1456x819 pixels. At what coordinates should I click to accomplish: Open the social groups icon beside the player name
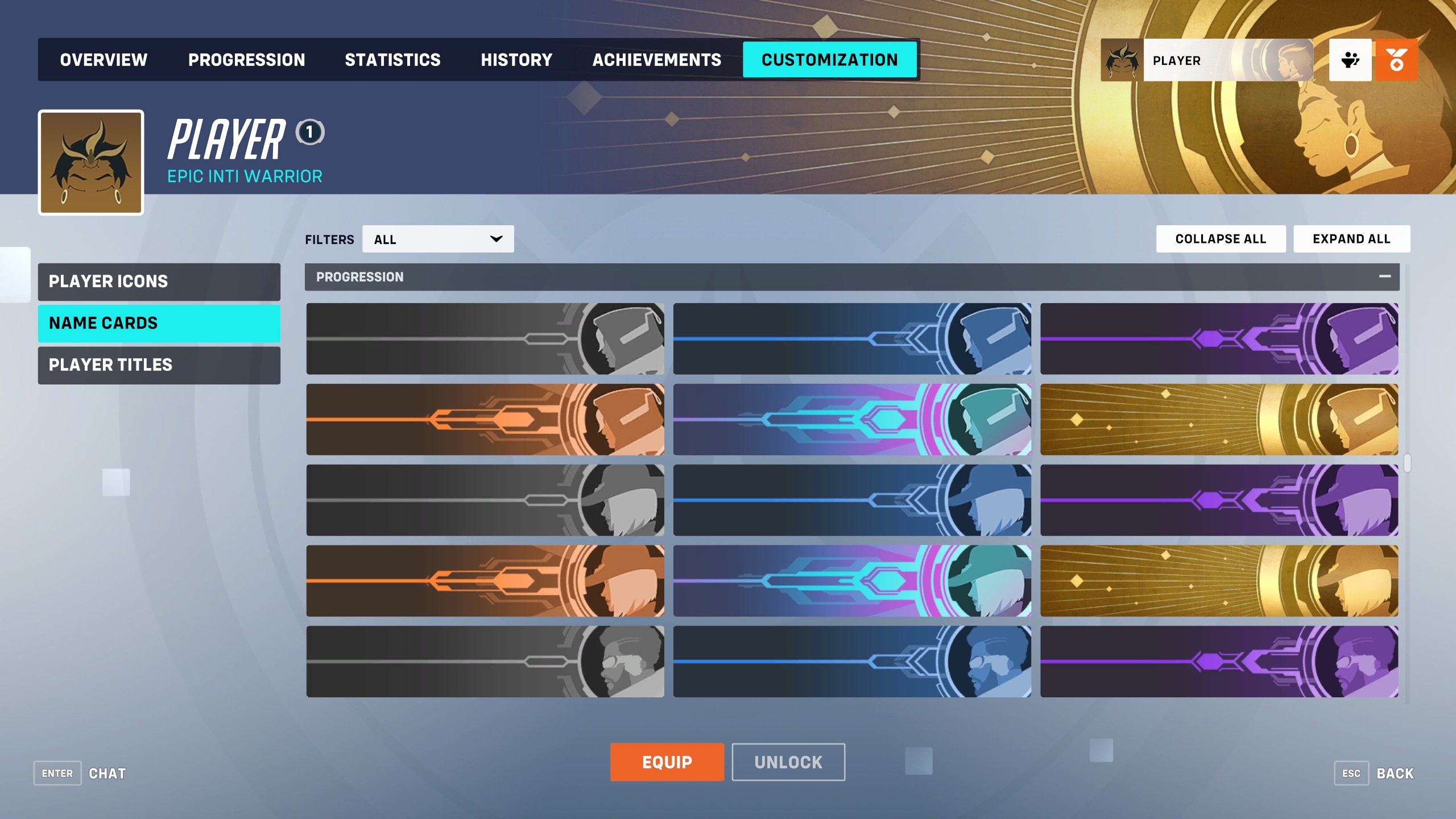pos(1351,60)
